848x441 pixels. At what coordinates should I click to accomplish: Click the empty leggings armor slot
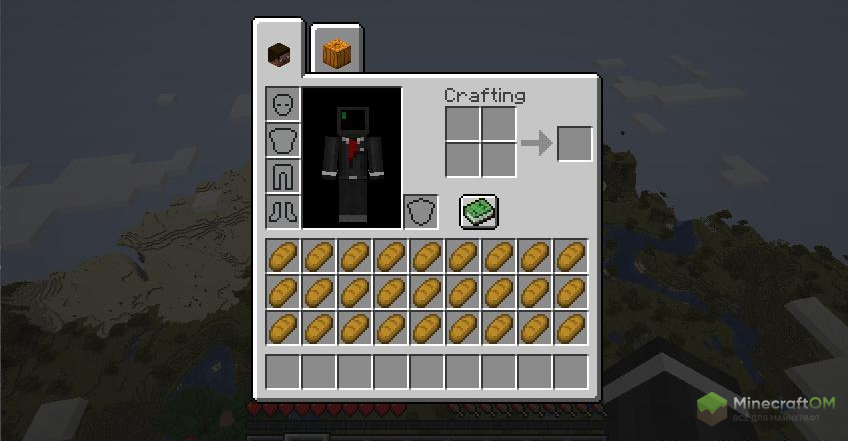coord(282,176)
